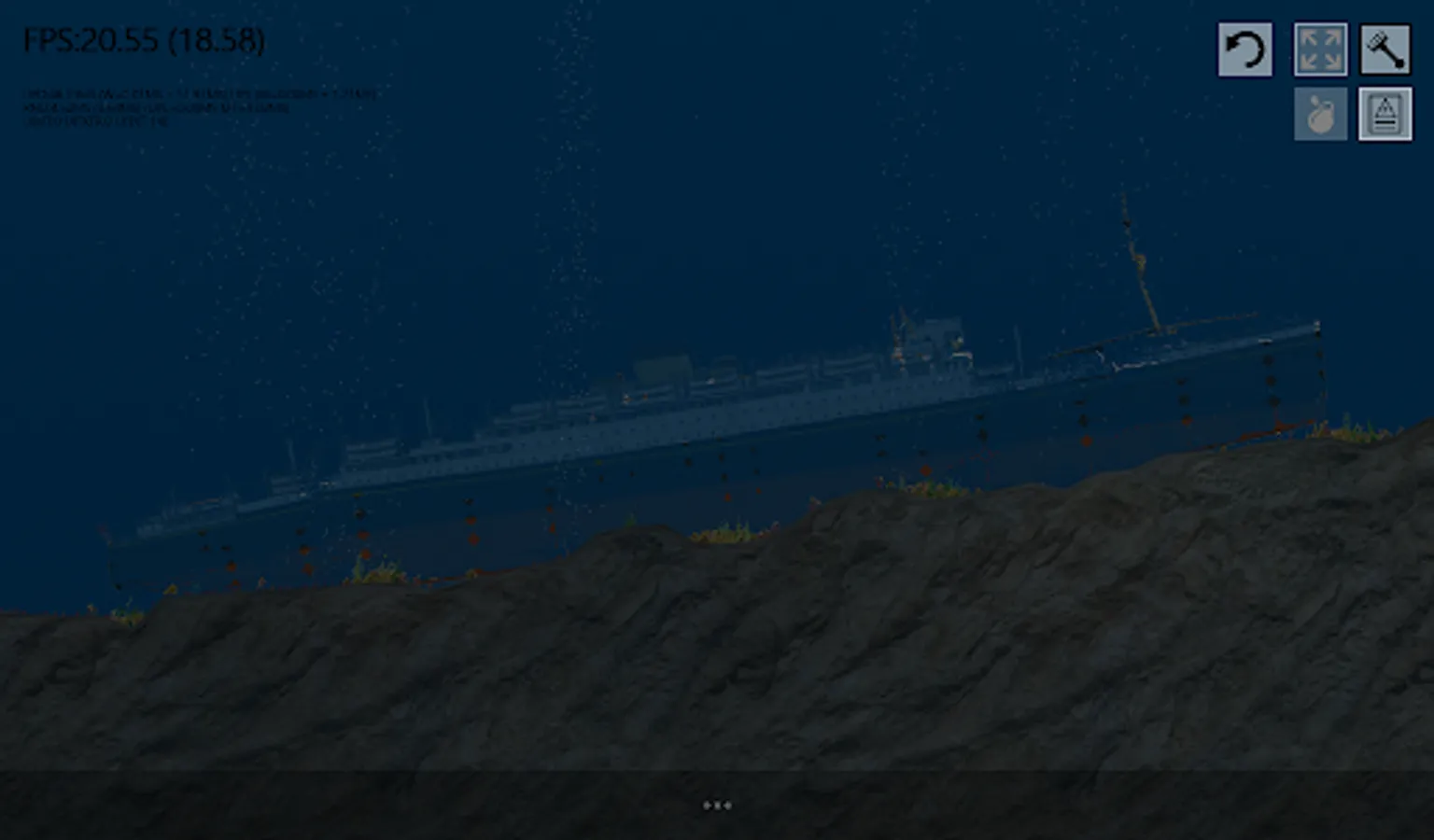Click the debug text lines in top-left
1434x840 pixels.
(201, 105)
